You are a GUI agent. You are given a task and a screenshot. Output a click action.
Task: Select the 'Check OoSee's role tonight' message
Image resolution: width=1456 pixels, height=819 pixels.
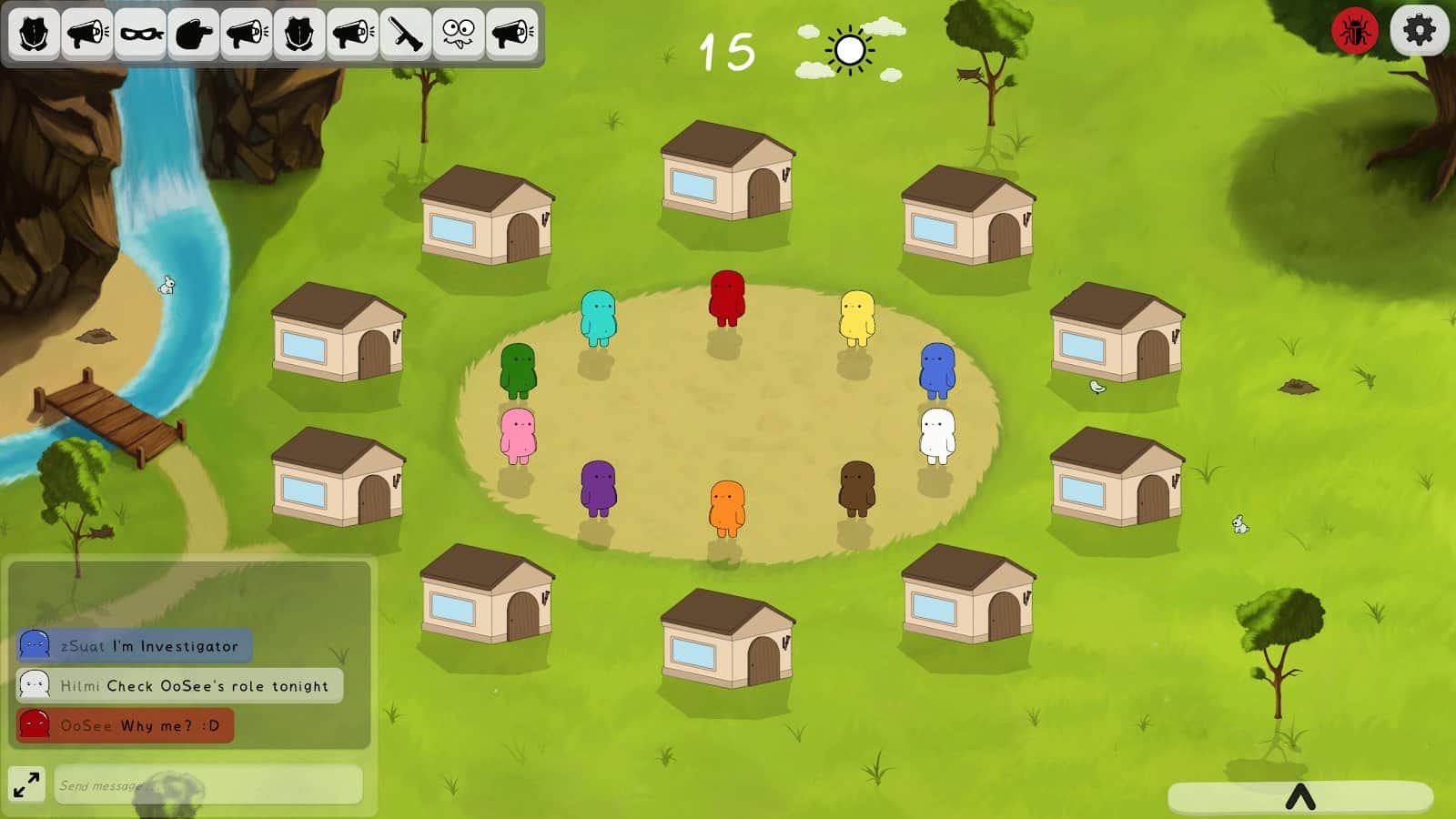177,686
